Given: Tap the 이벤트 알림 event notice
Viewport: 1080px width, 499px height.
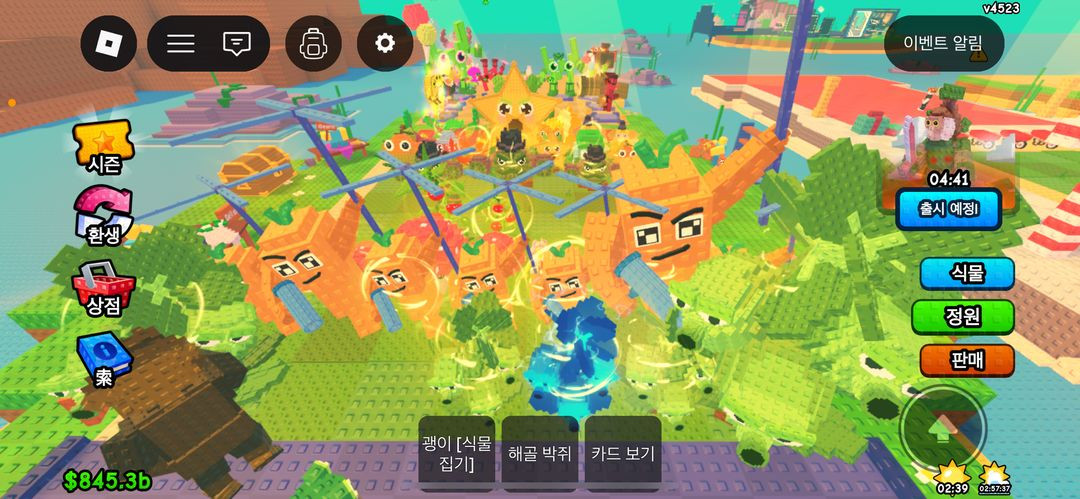Looking at the screenshot, I should [943, 43].
